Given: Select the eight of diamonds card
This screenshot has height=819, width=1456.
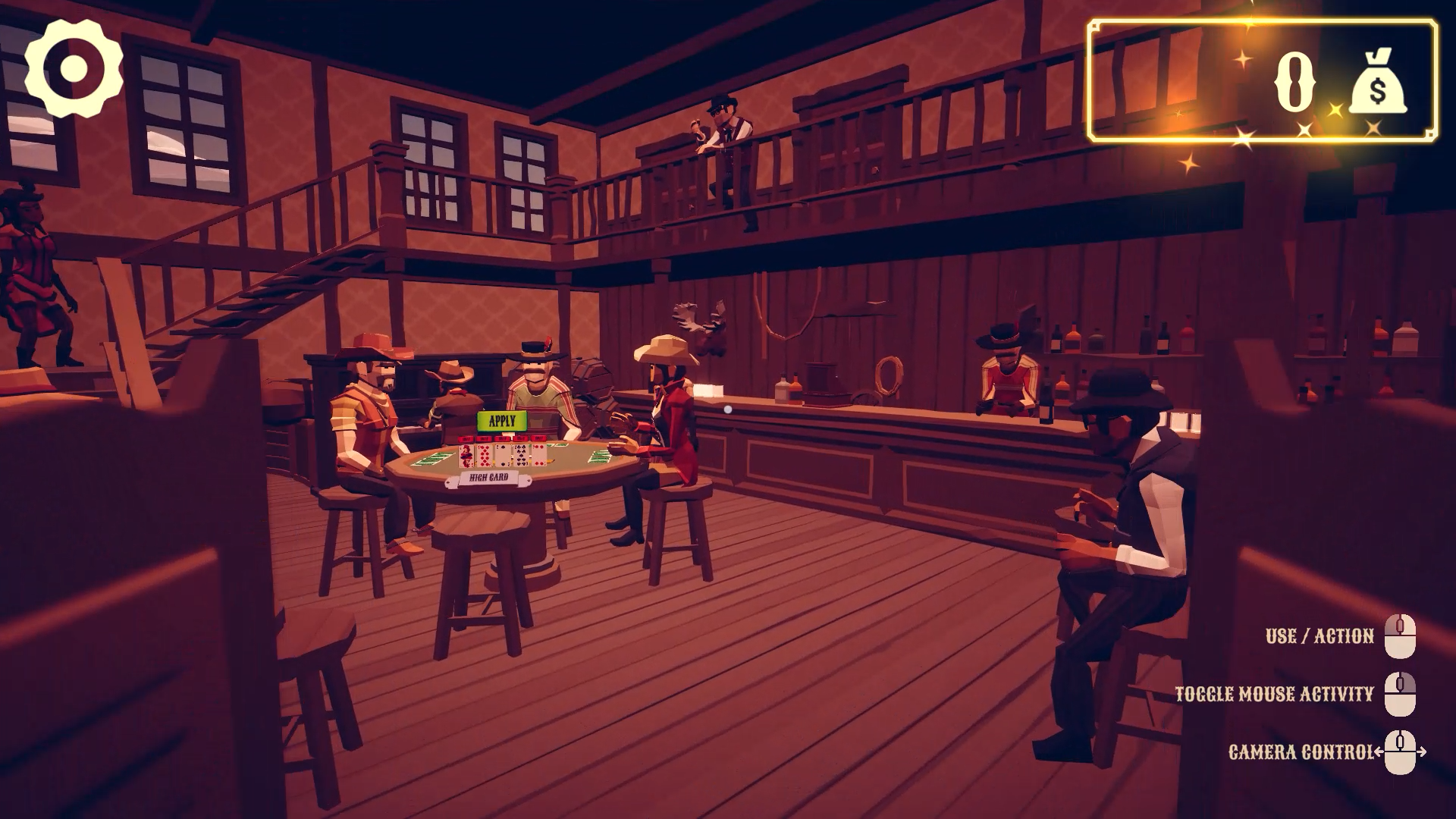Looking at the screenshot, I should click(x=485, y=456).
